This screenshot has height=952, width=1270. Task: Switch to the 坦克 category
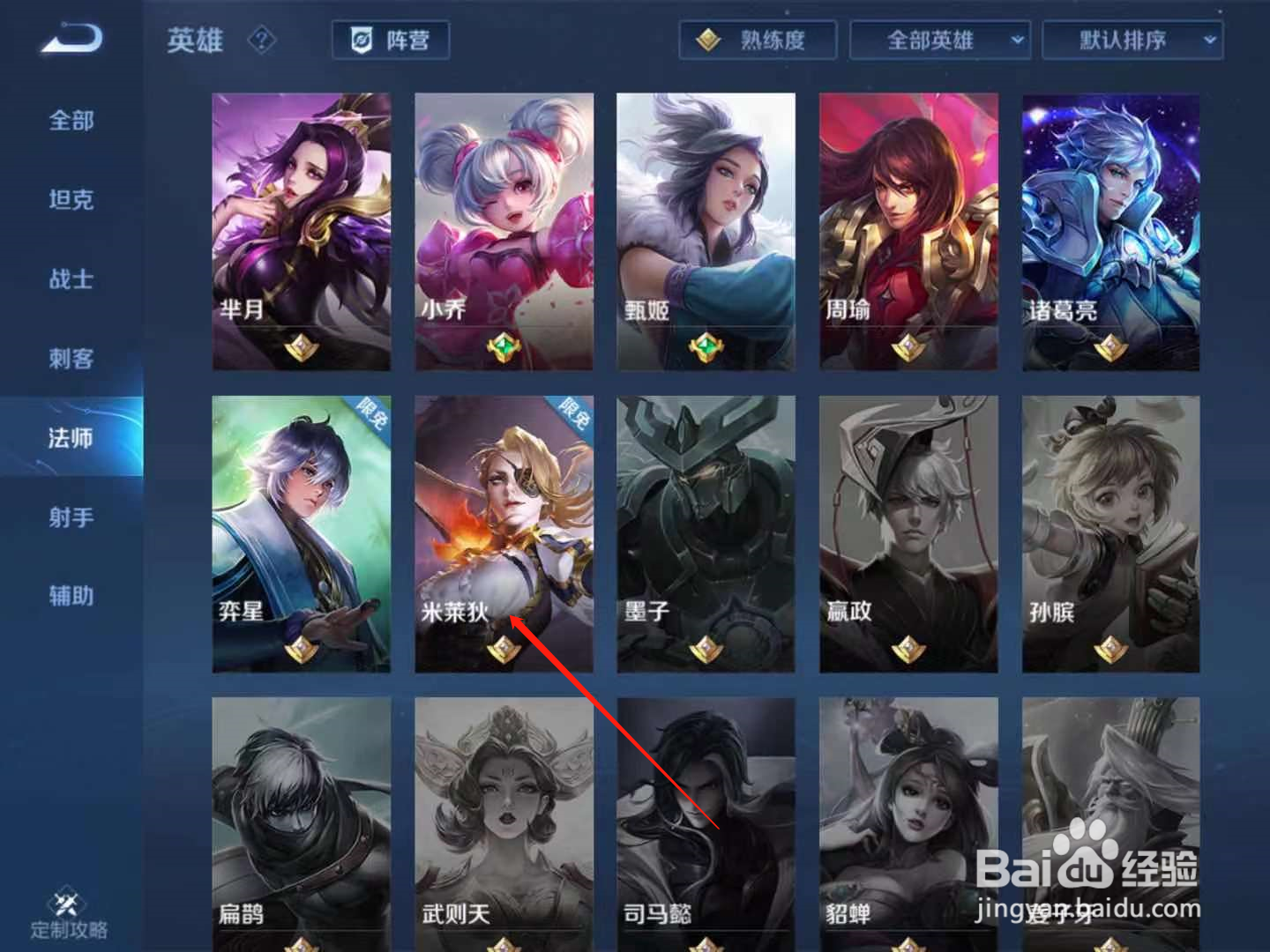pyautogui.click(x=70, y=200)
